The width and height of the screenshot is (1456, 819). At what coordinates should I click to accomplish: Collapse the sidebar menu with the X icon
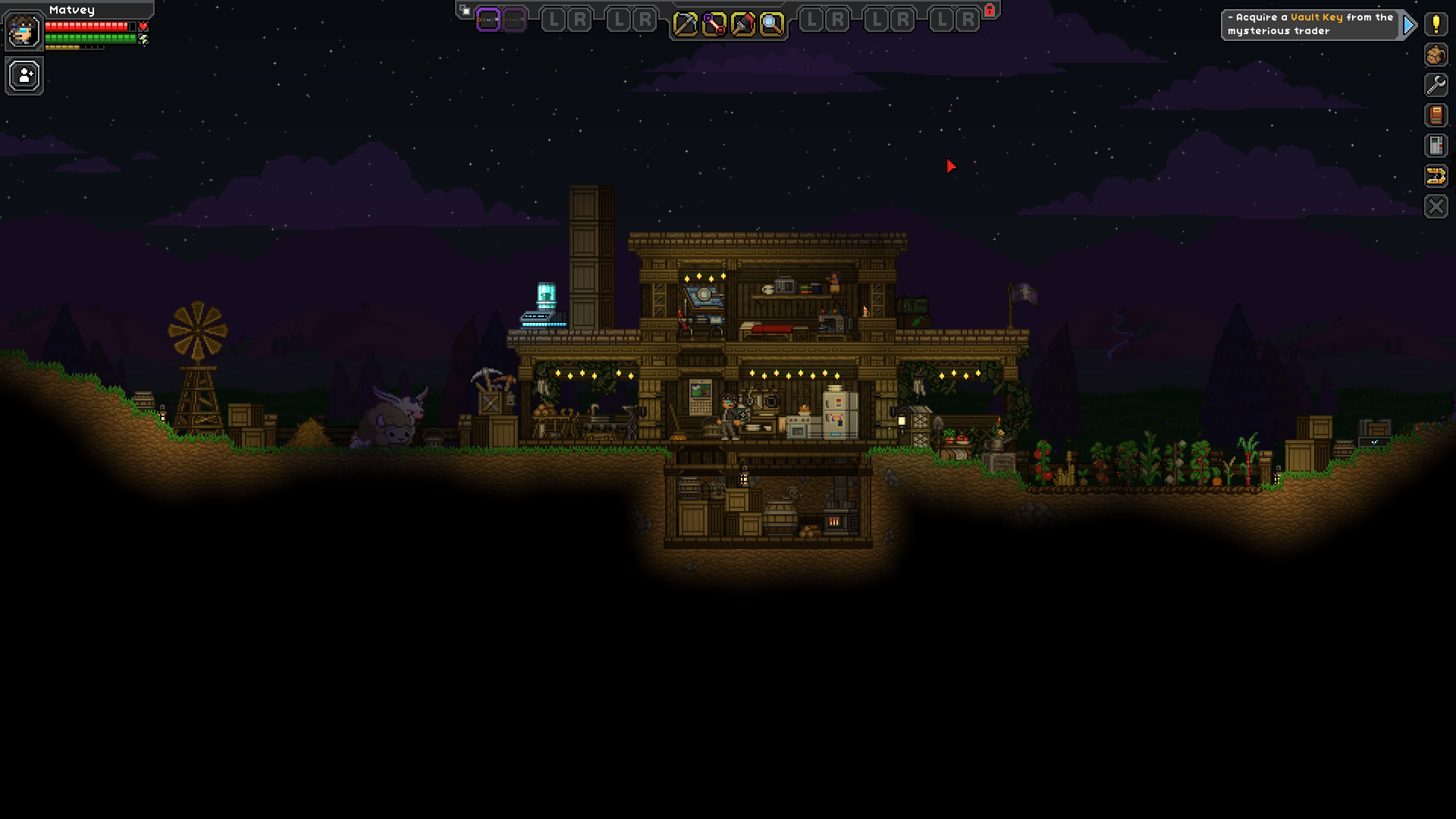pos(1438,206)
